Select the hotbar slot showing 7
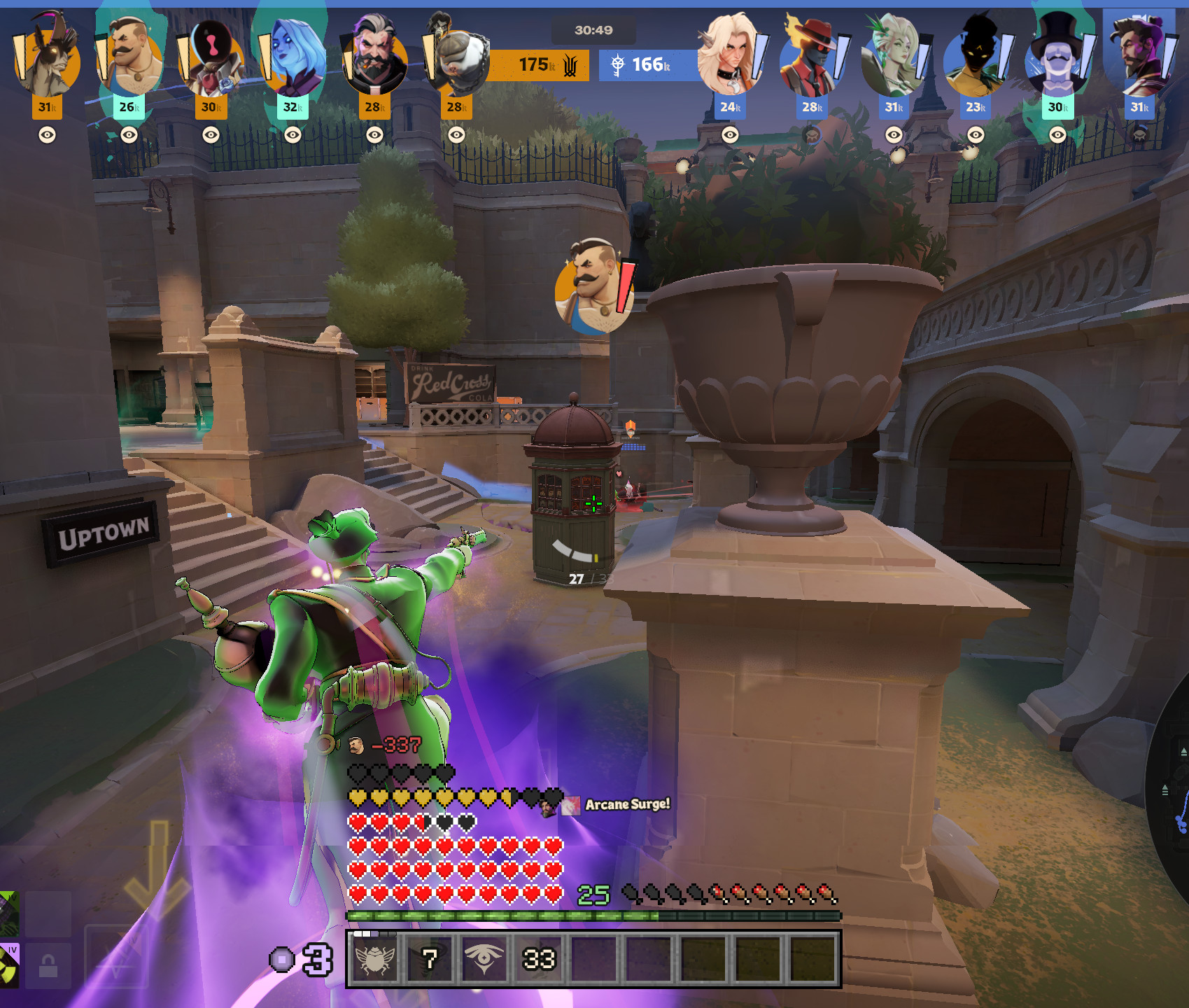 pyautogui.click(x=430, y=959)
